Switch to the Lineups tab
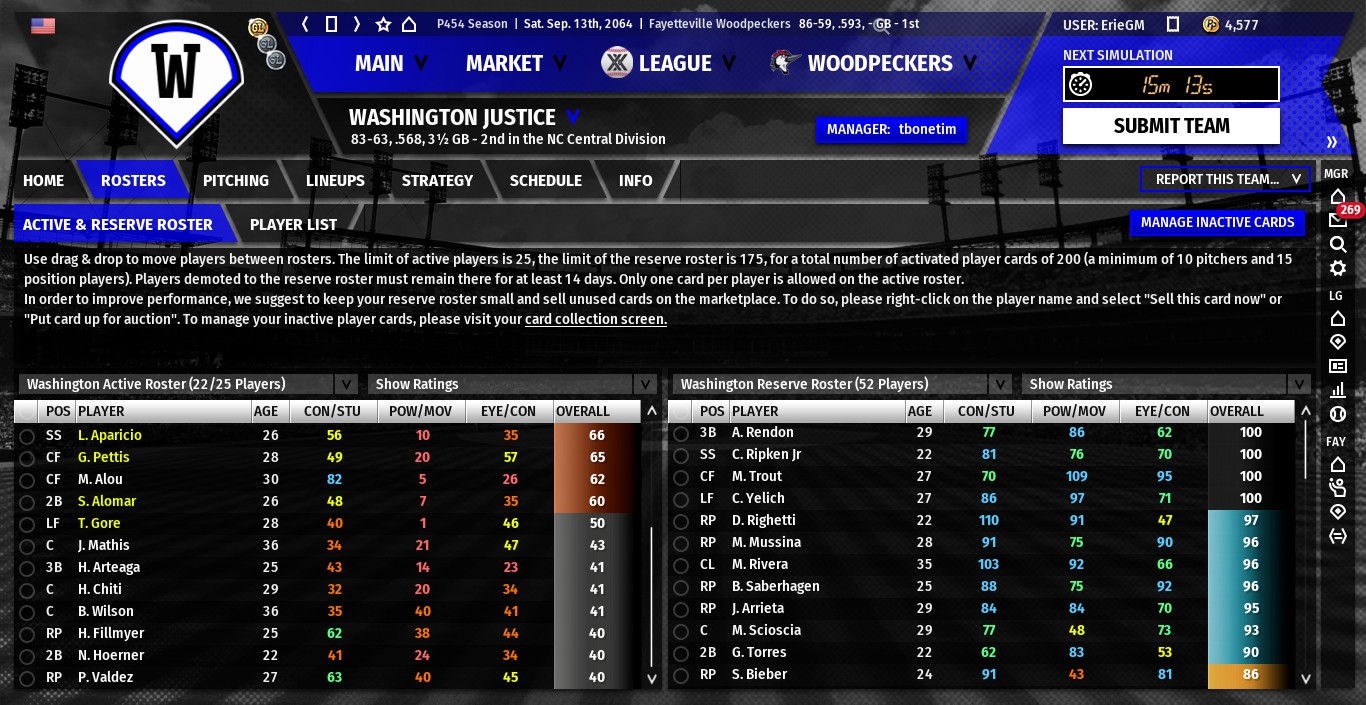The height and width of the screenshot is (705, 1366). pos(335,180)
